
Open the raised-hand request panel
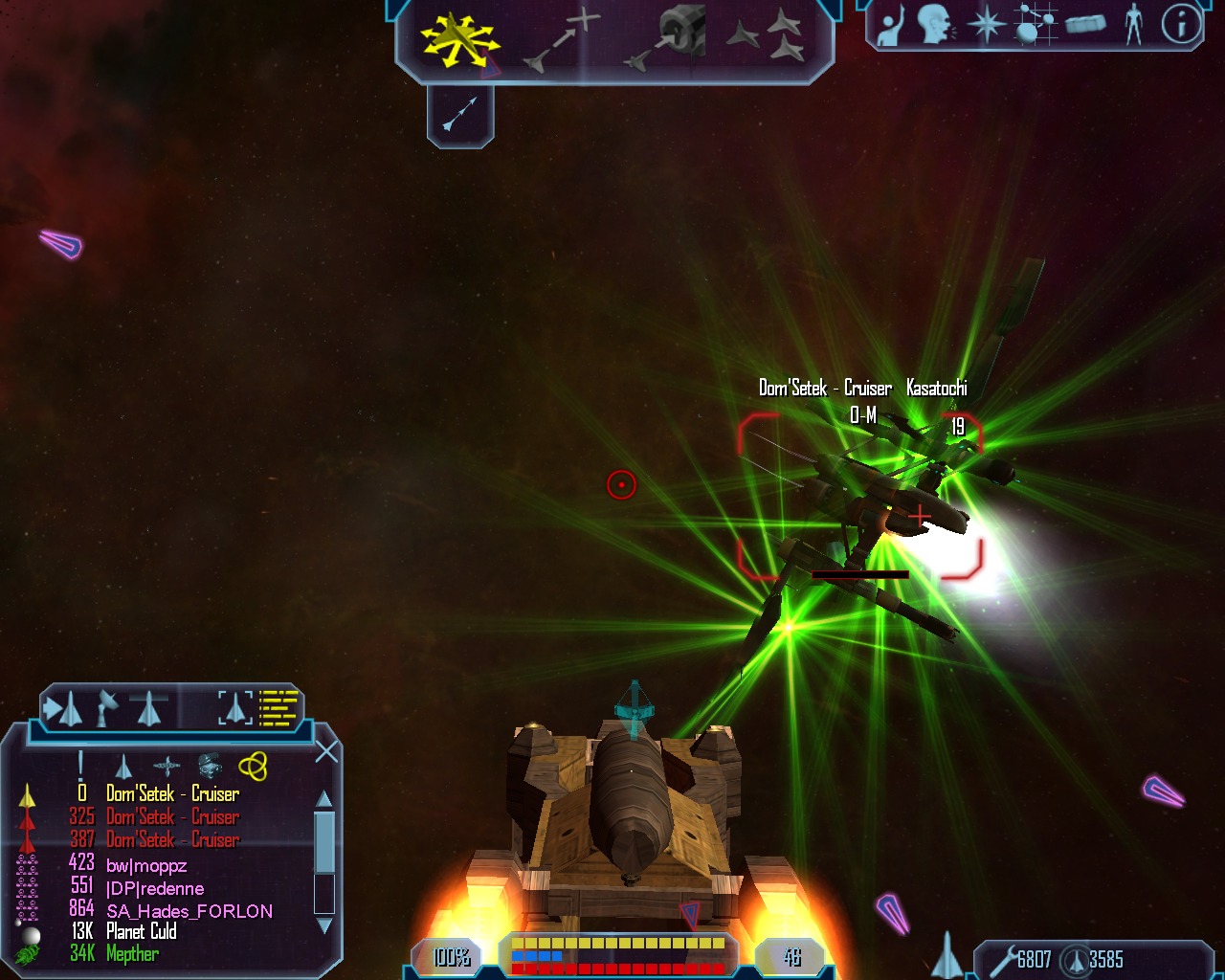point(891,26)
